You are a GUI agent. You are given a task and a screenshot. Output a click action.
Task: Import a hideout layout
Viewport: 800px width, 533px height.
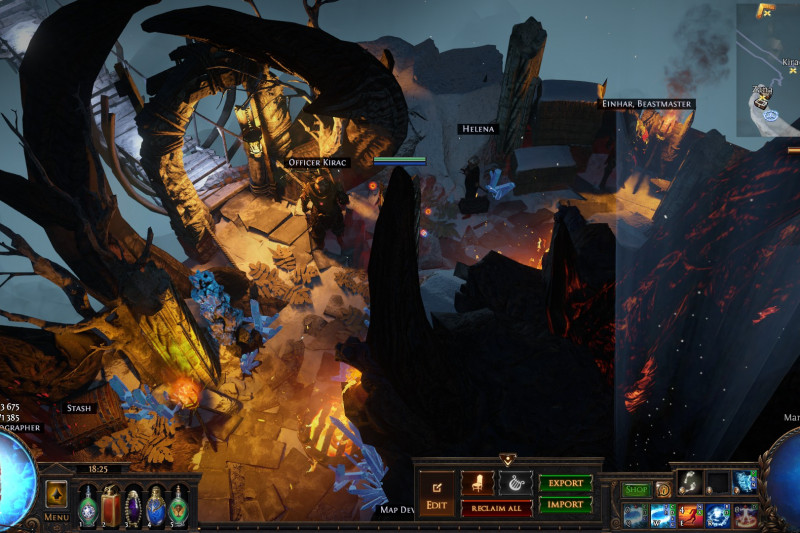coord(565,505)
